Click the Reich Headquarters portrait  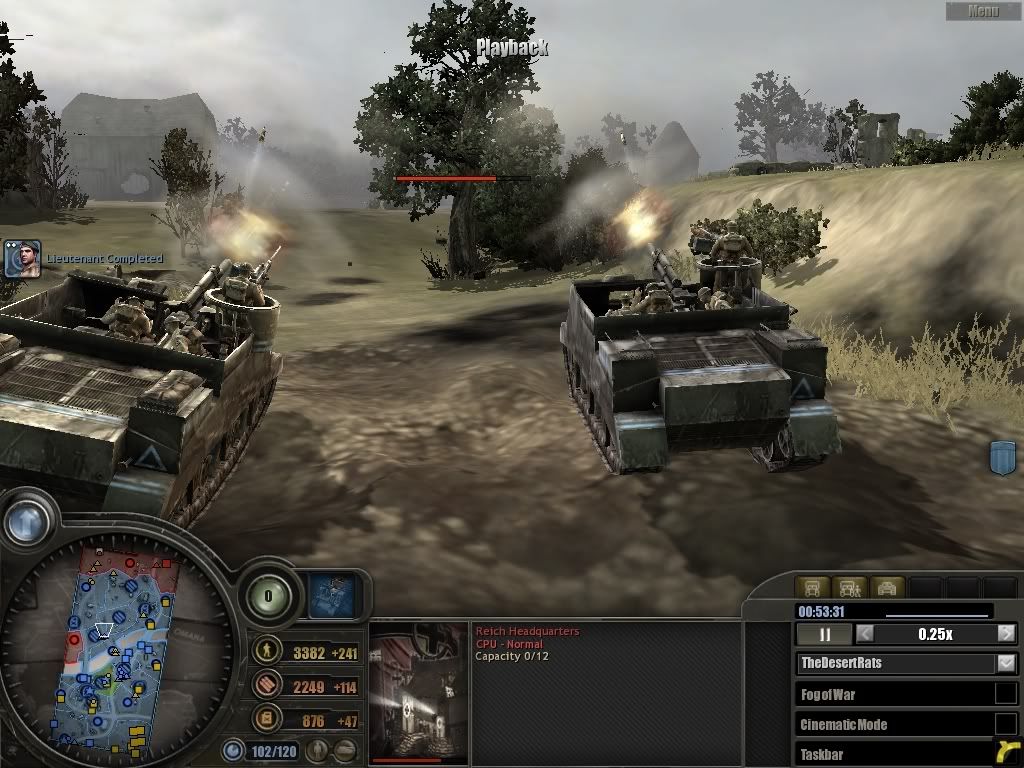click(419, 692)
